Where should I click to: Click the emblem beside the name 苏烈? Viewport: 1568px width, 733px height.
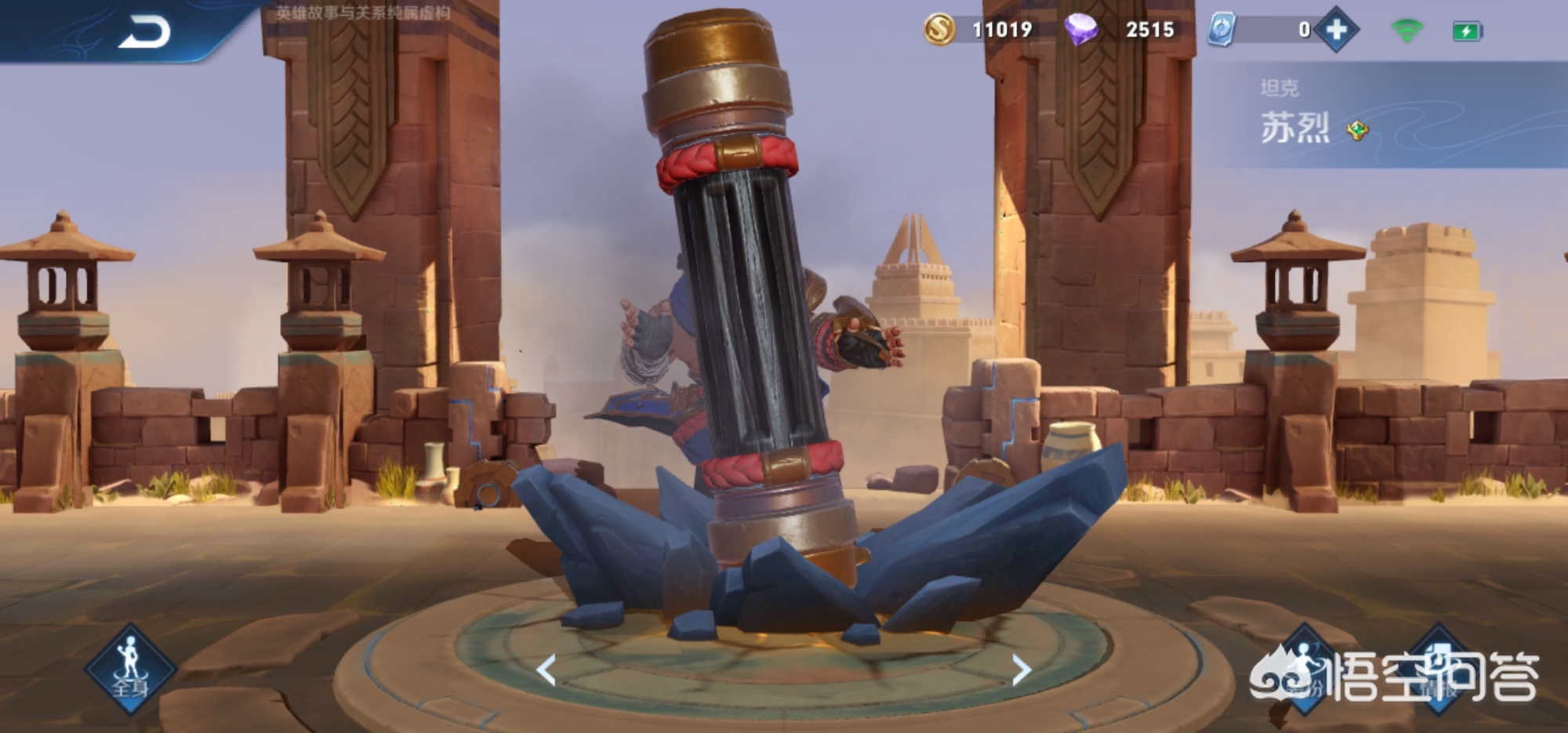tap(1357, 130)
